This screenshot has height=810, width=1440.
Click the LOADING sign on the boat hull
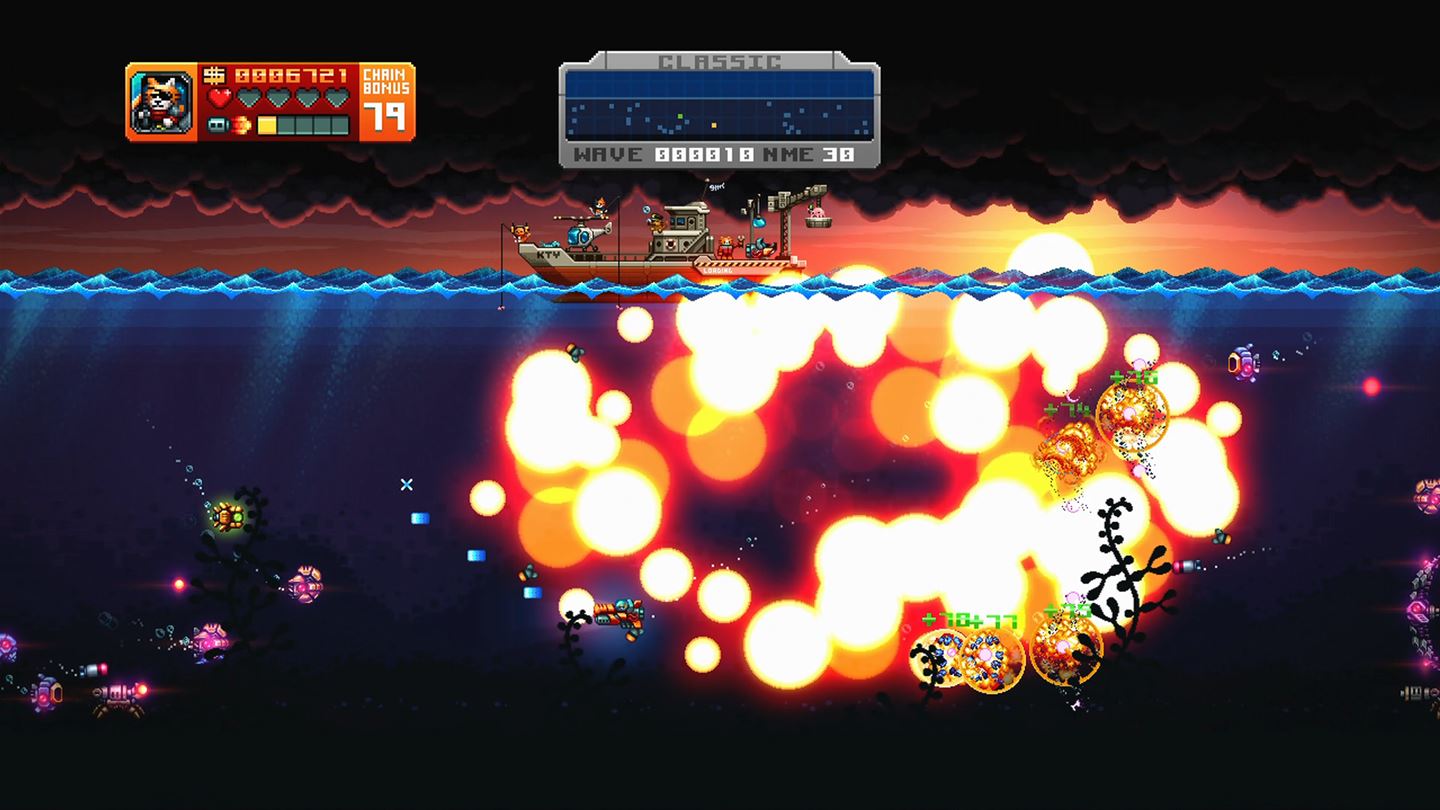[716, 270]
